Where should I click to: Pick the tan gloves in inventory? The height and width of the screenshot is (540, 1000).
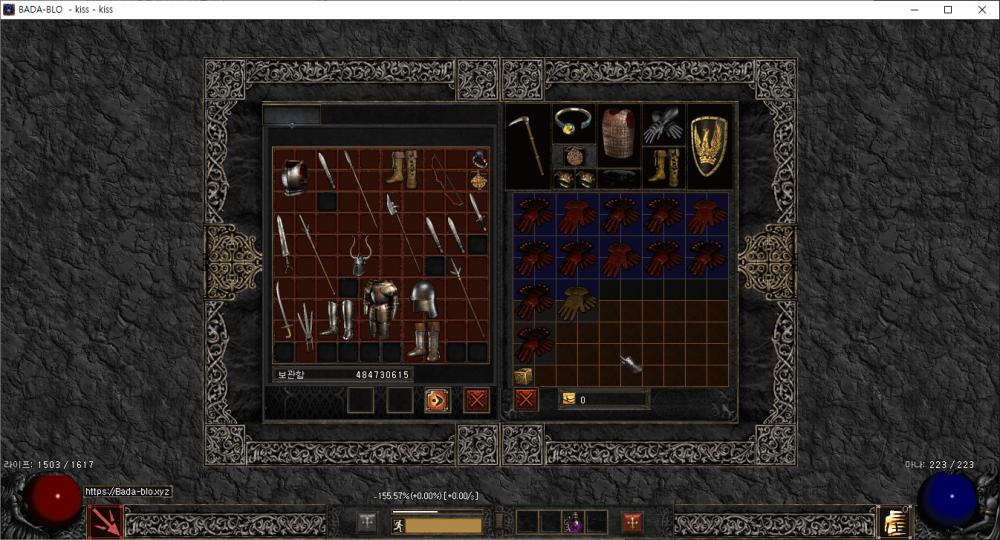(x=576, y=301)
